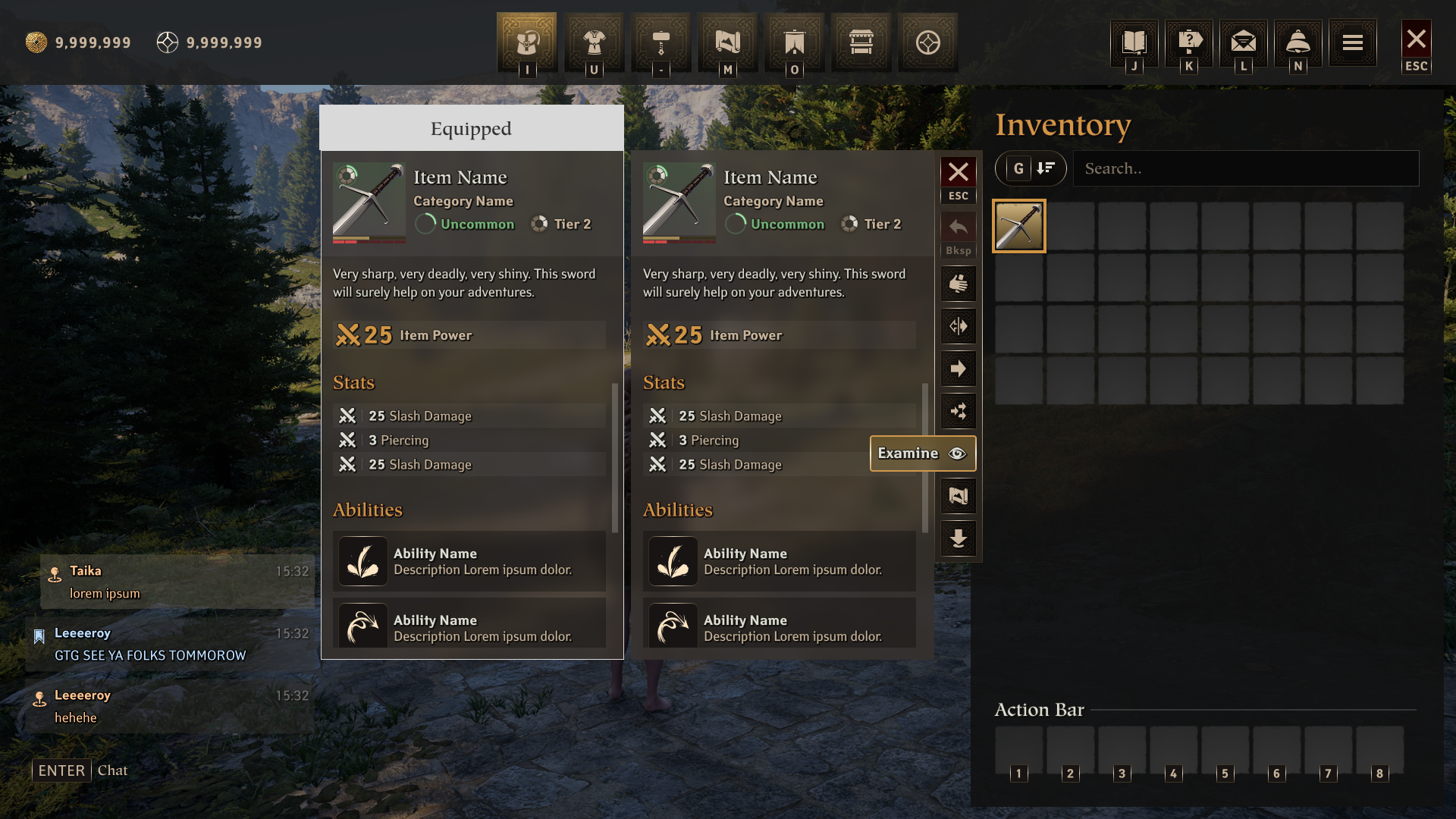Viewport: 1456px width, 819px height.
Task: Show notifications with the bell icon
Action: point(1298,42)
